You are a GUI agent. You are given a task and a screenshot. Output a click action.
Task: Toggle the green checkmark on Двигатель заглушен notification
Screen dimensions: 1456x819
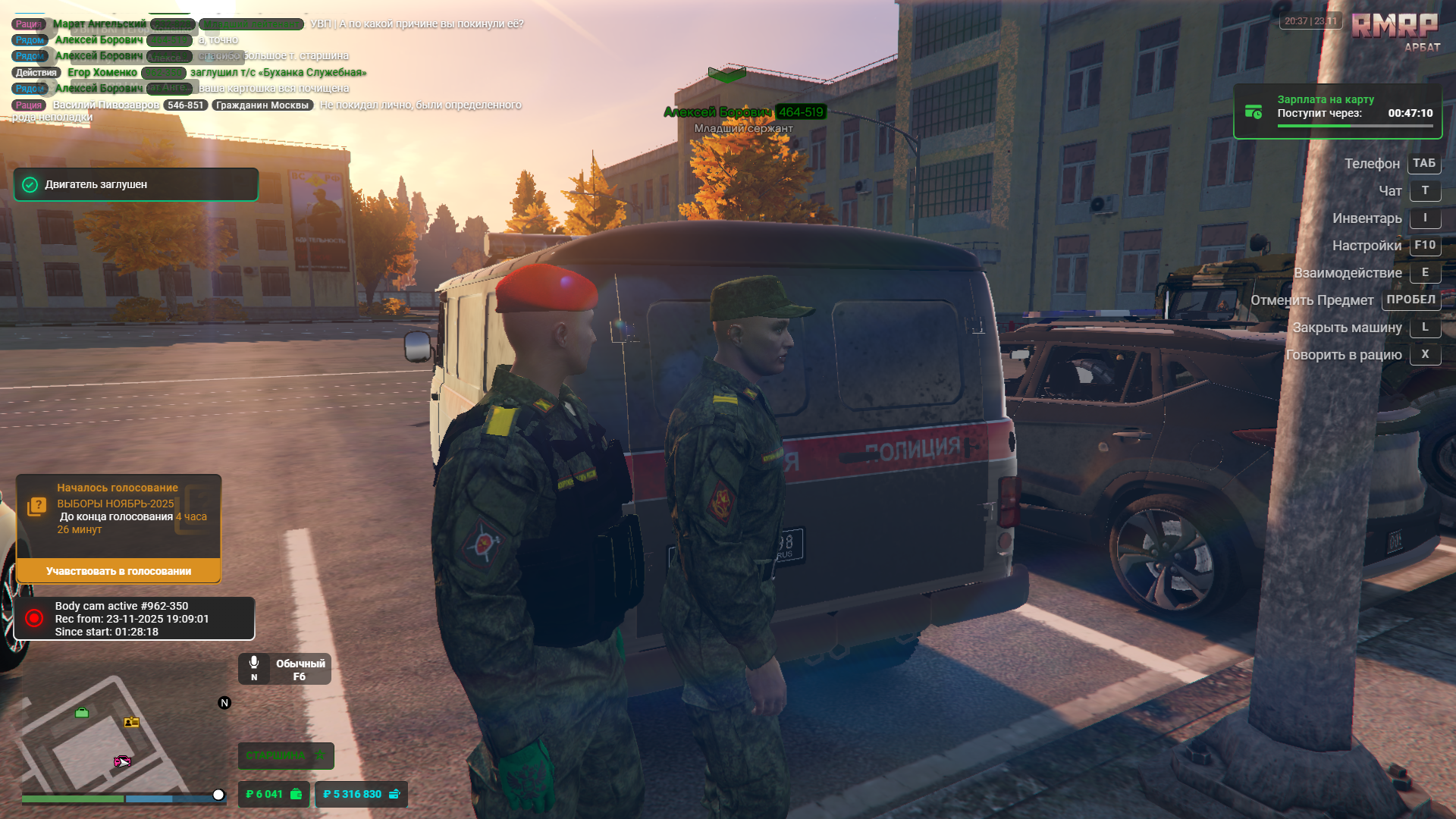pos(30,184)
